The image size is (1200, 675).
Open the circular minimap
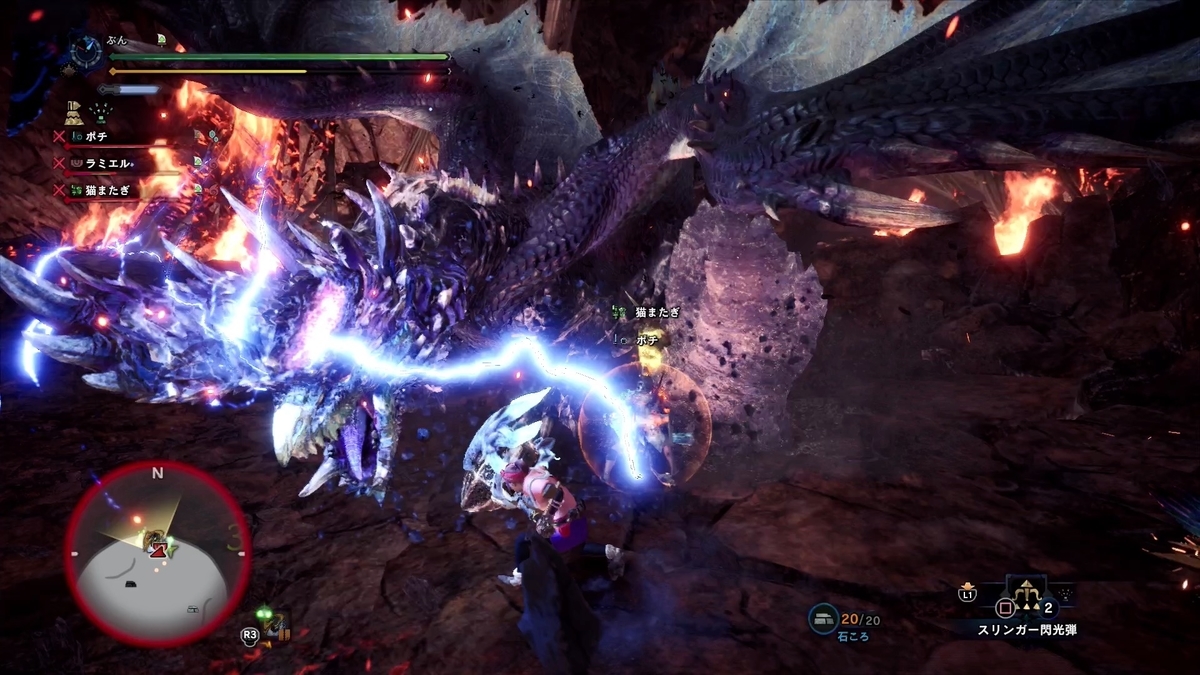[157, 553]
